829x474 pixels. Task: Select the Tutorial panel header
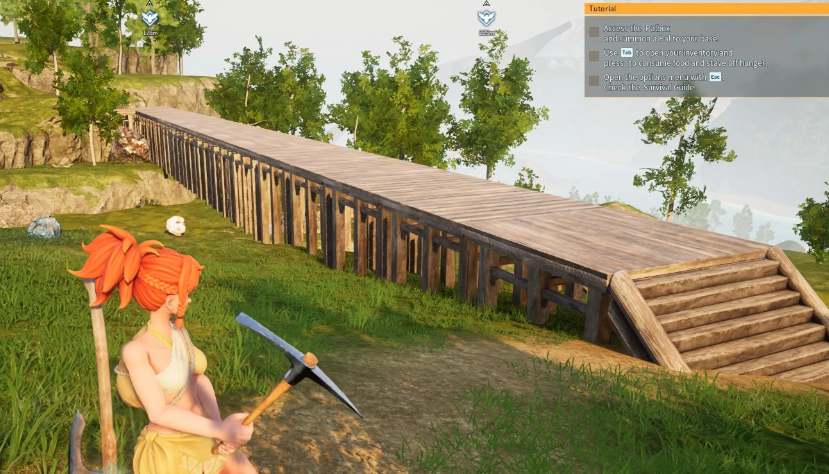[x=706, y=8]
